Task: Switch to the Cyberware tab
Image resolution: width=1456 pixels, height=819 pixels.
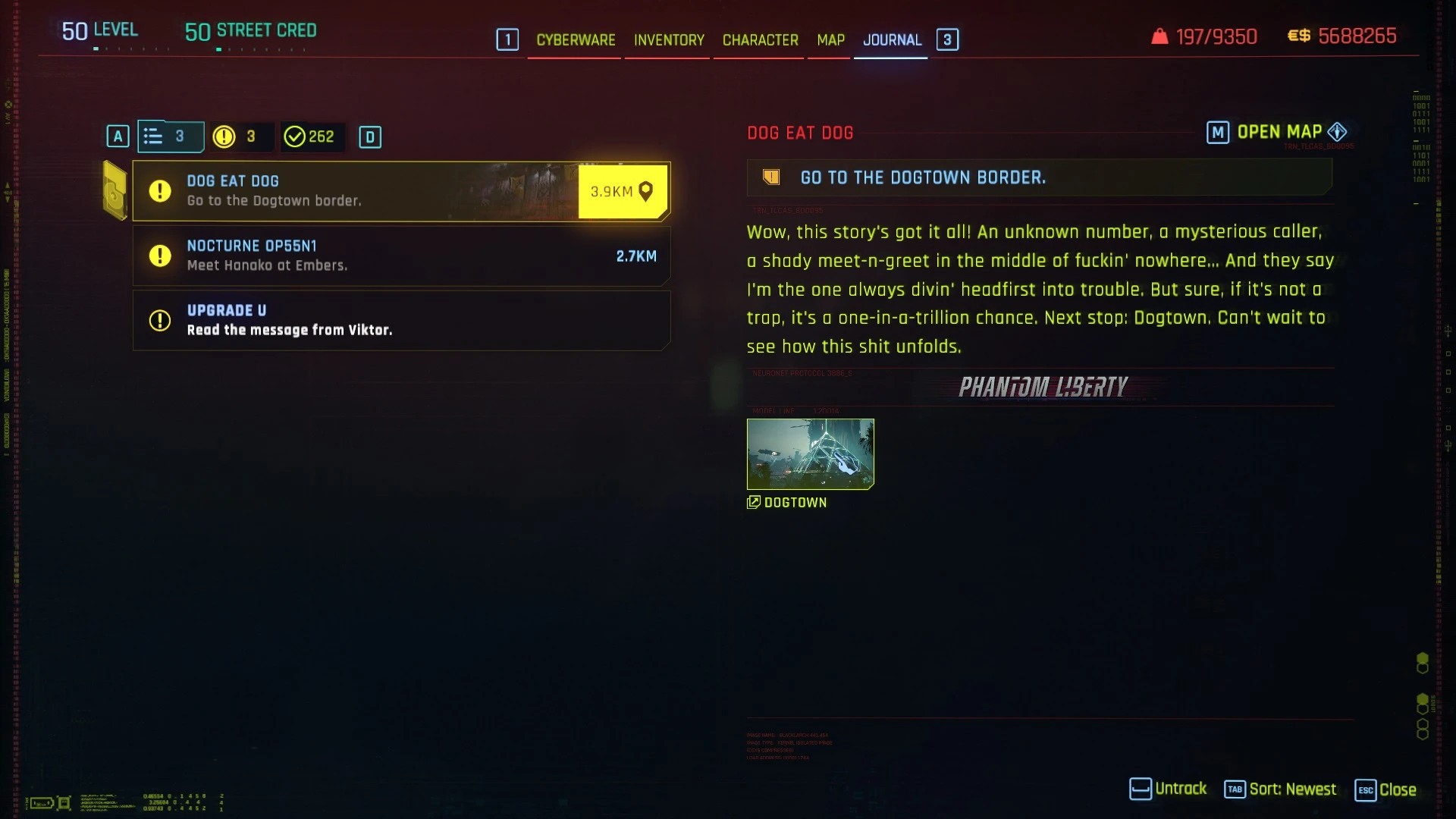Action: point(576,40)
